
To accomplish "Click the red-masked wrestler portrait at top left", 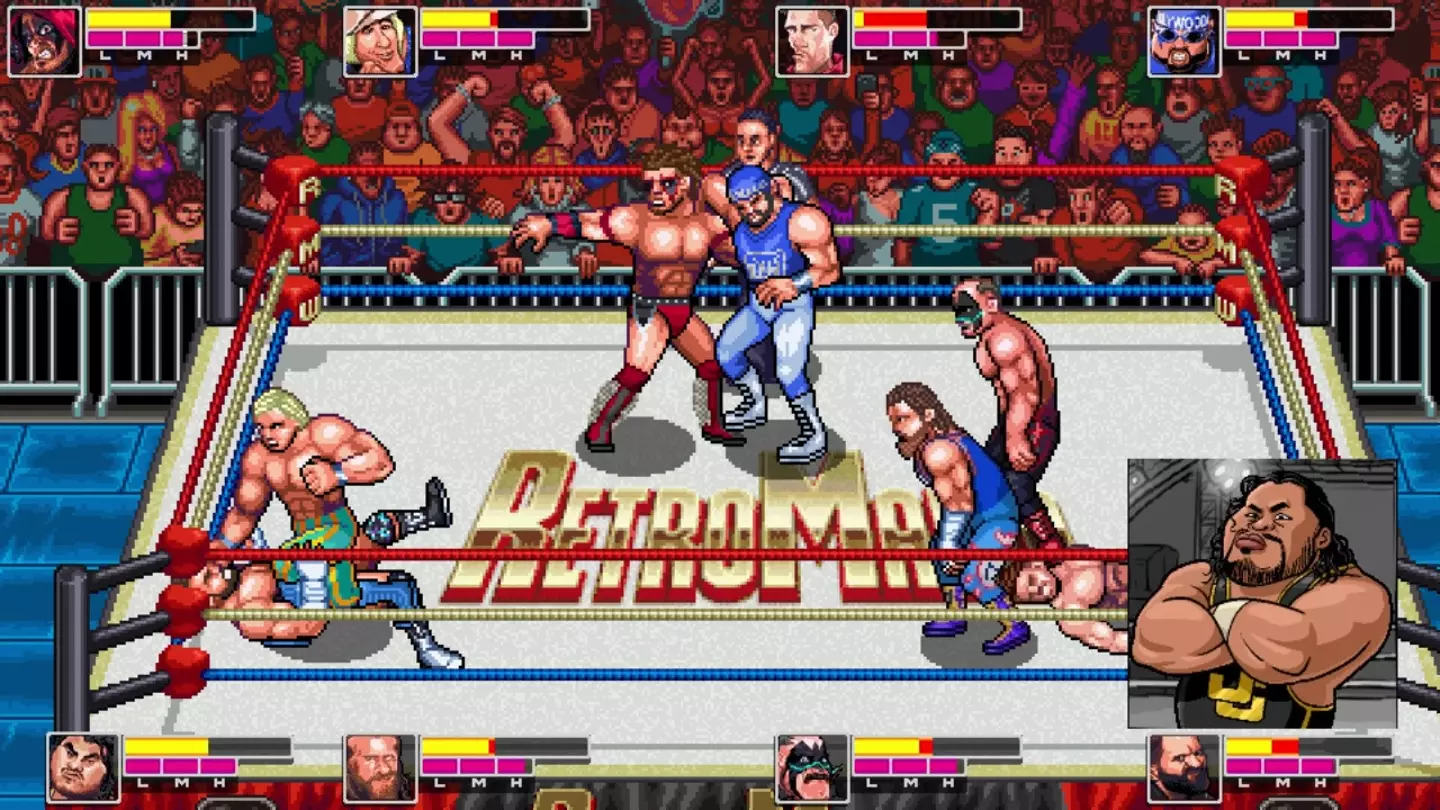I will point(45,40).
